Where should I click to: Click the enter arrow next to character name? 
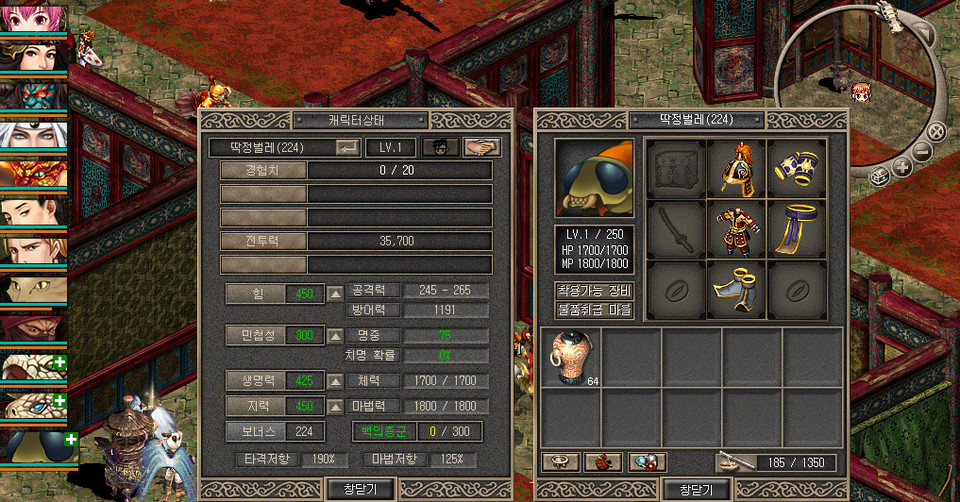(x=348, y=147)
